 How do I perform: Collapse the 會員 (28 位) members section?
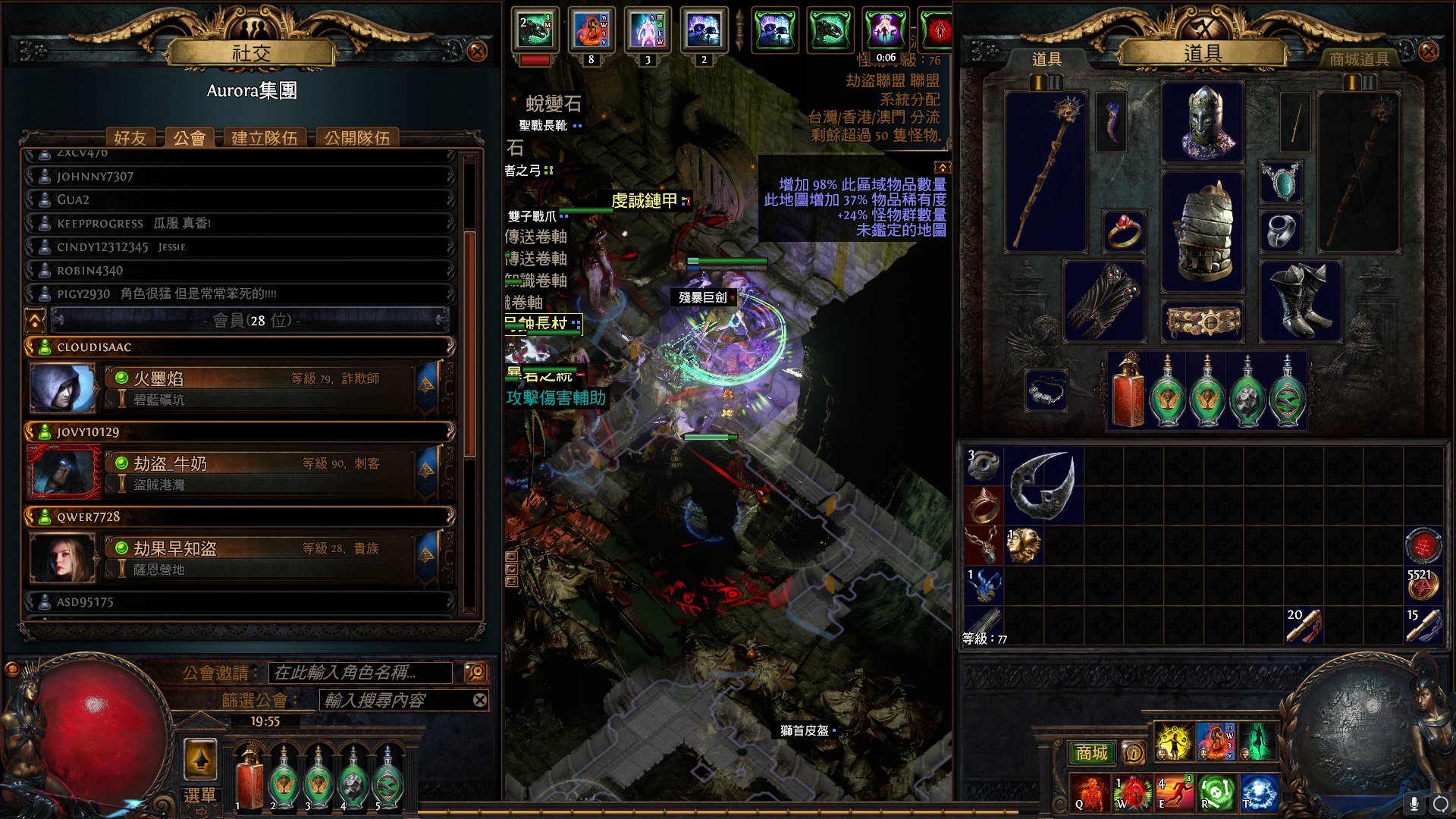[35, 321]
